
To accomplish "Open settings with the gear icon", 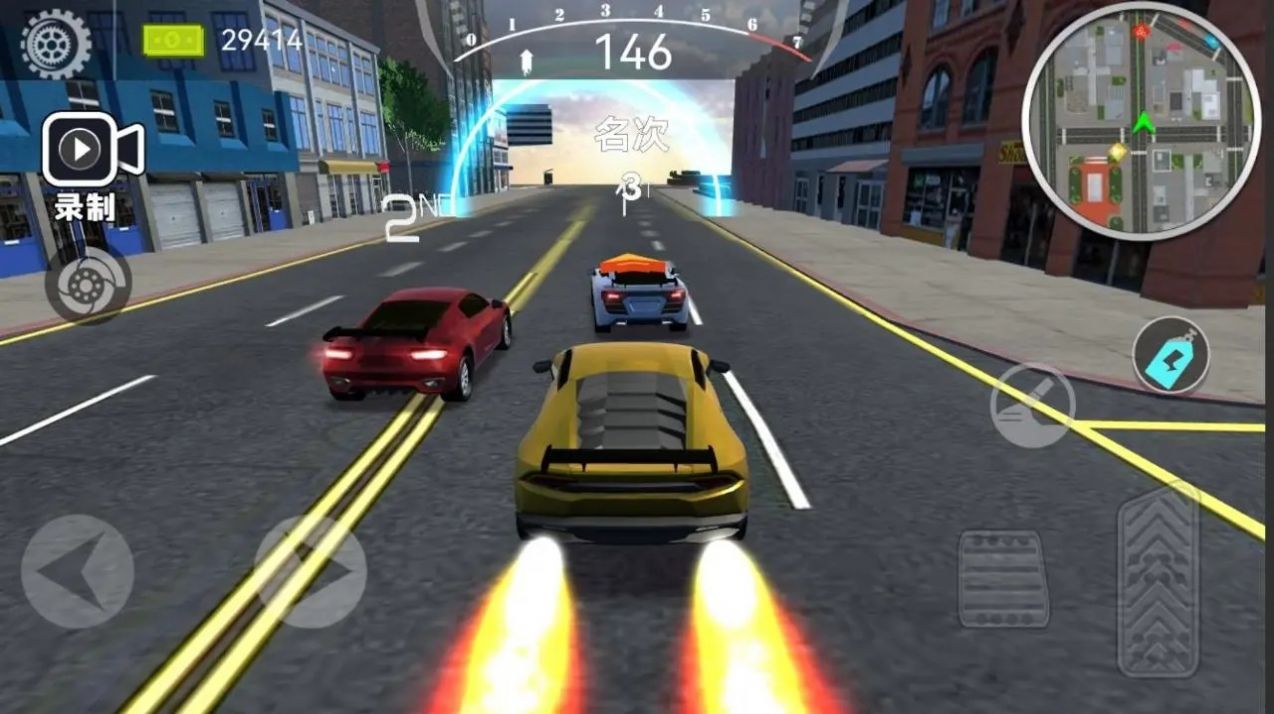I will [x=55, y=43].
